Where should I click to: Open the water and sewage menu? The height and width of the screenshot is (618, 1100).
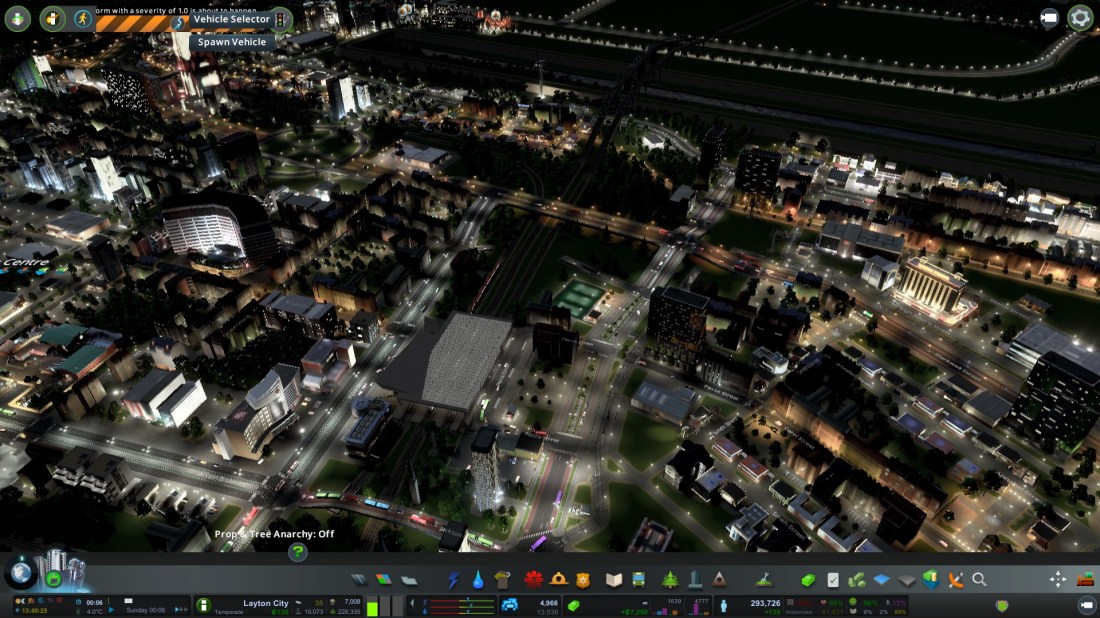pyautogui.click(x=479, y=580)
